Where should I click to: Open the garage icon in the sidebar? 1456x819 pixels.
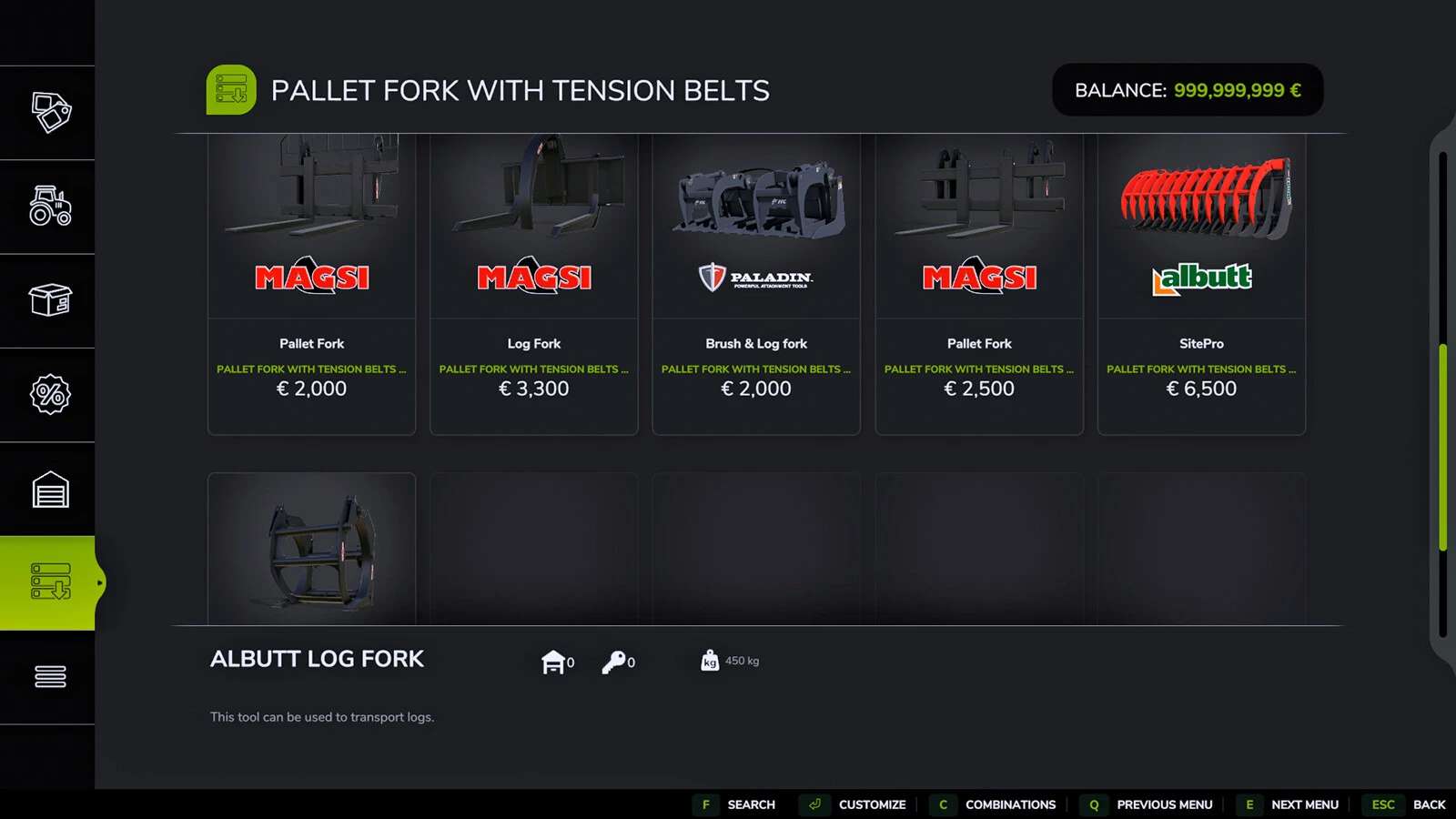point(48,489)
